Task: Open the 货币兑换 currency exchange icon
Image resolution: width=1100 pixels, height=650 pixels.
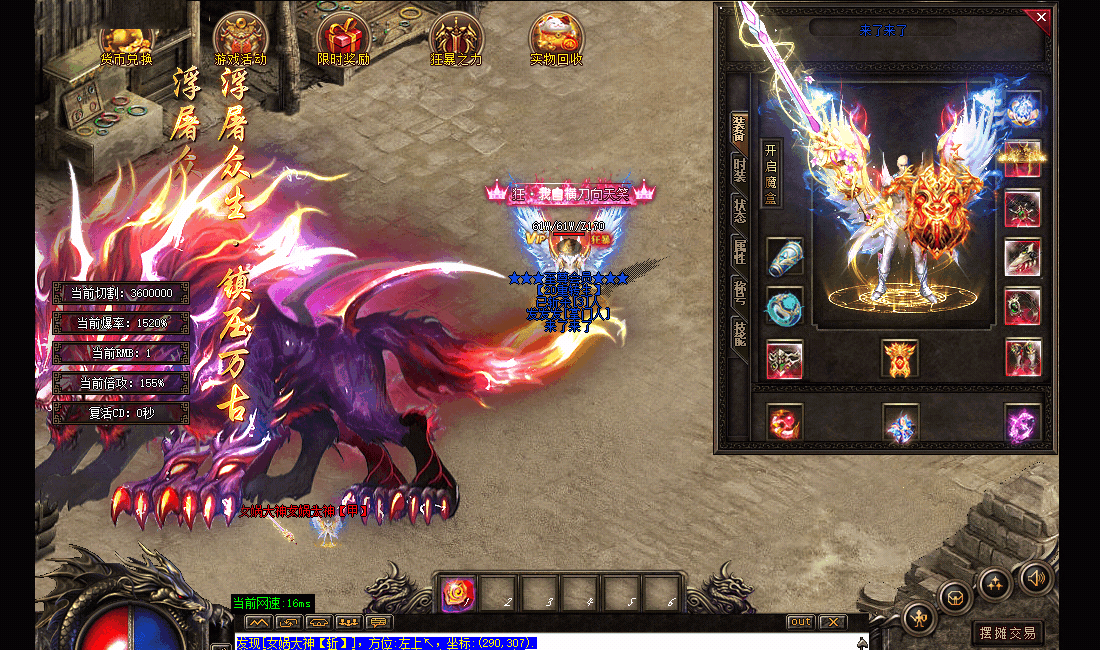Action: [127, 40]
